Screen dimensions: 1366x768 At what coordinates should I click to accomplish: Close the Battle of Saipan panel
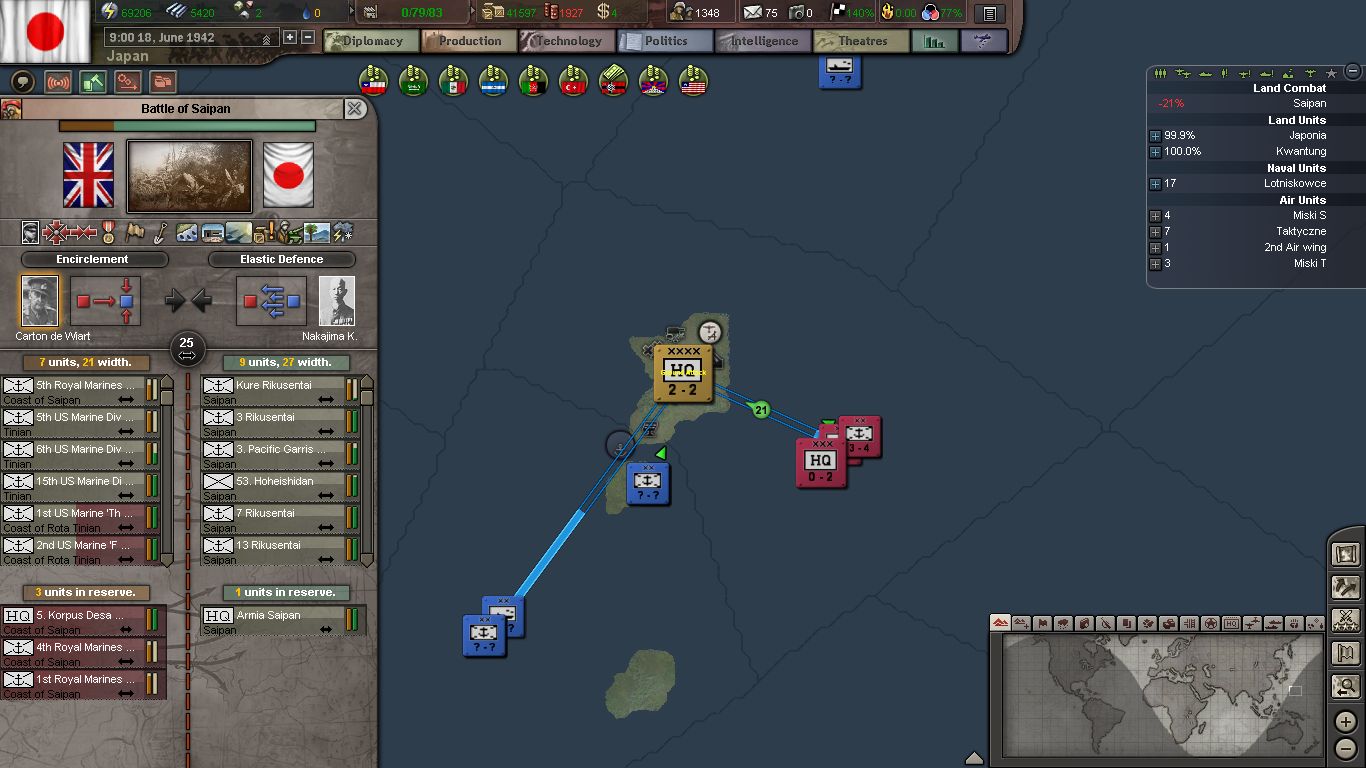point(355,109)
